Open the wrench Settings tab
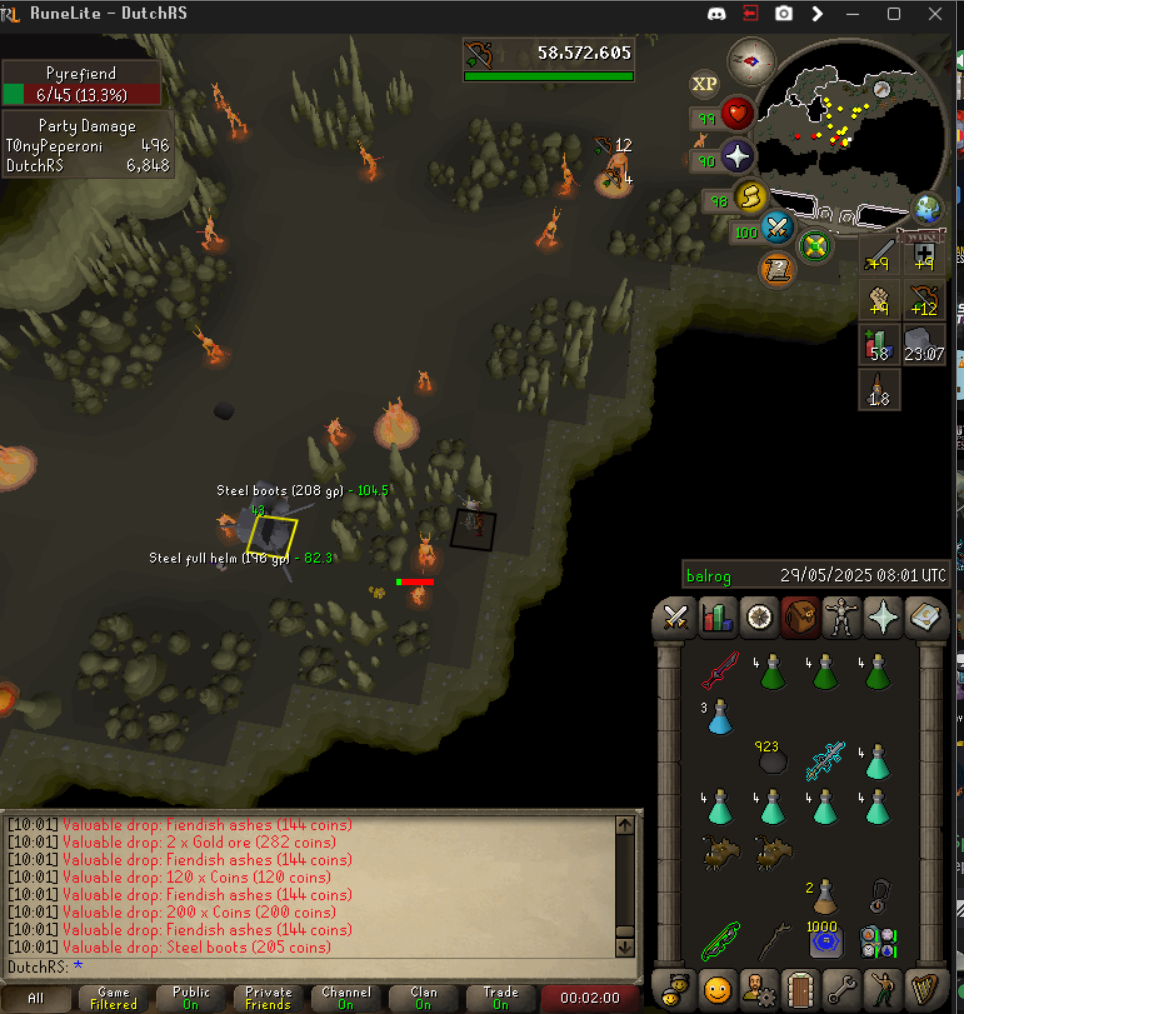Screen dimensions: 1152x1014 tap(842, 989)
